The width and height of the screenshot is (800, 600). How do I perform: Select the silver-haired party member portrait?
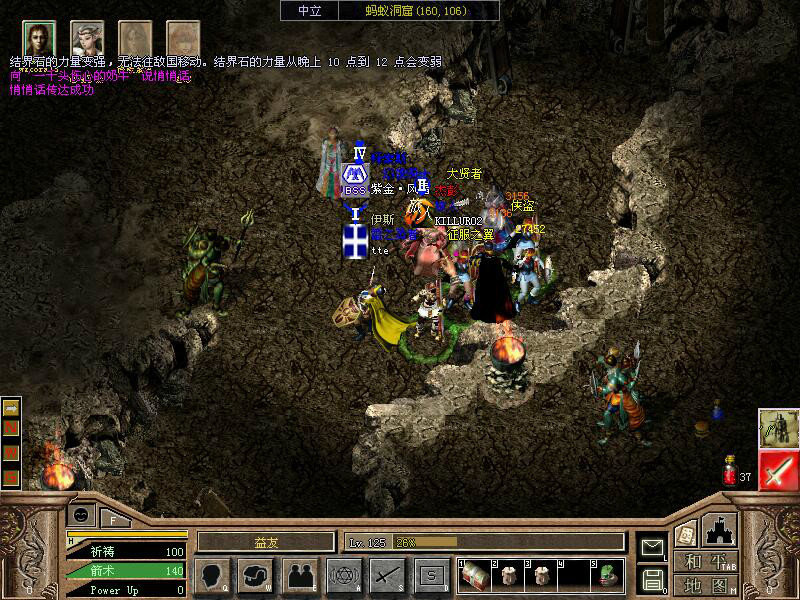(87, 38)
